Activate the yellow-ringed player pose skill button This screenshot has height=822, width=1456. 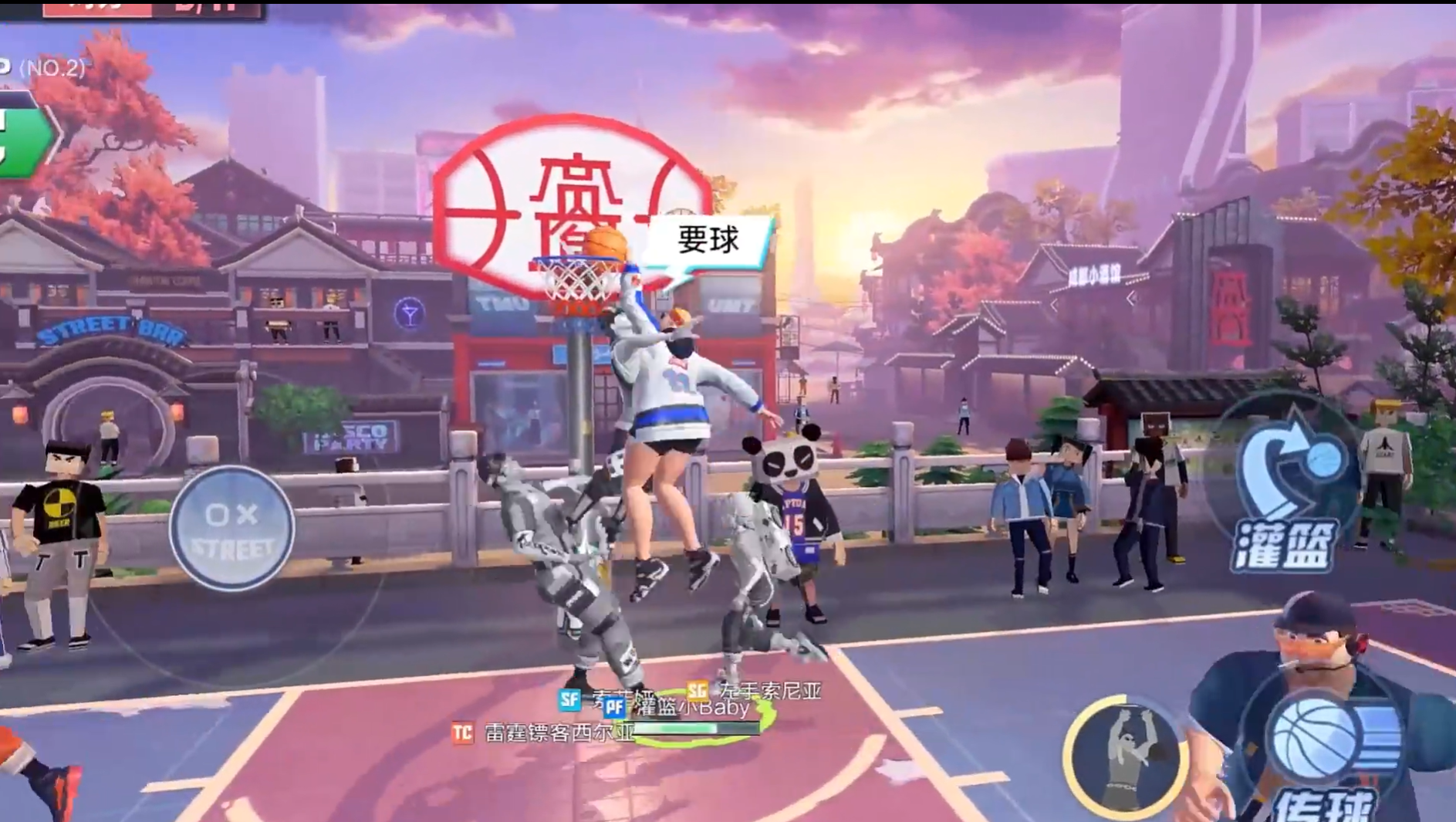(x=1123, y=756)
